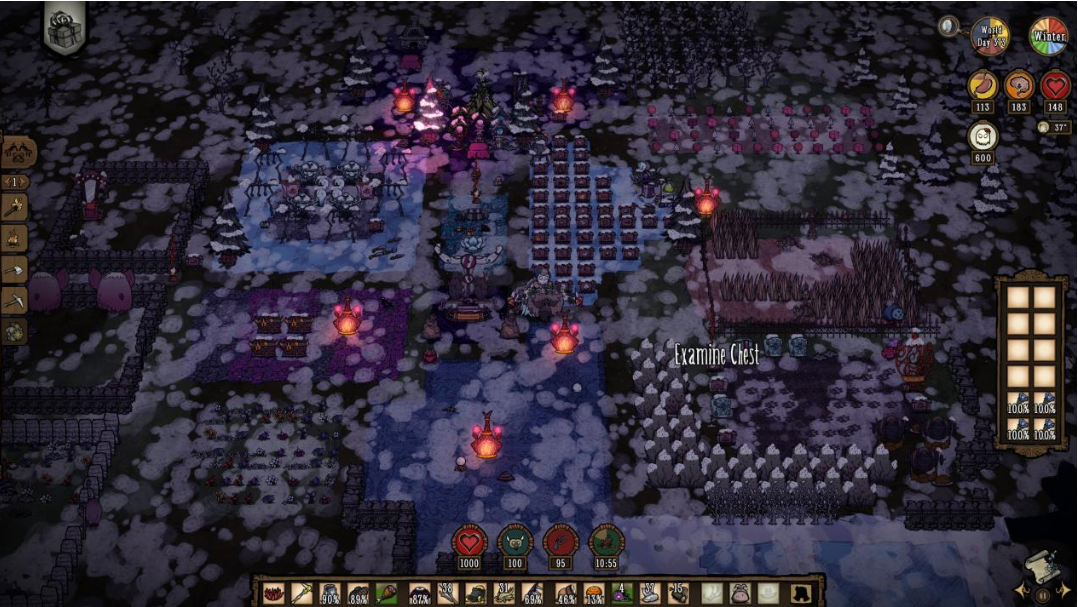Image resolution: width=1078 pixels, height=607 pixels.
Task: Click the magnifying glass icon
Action: 948,27
